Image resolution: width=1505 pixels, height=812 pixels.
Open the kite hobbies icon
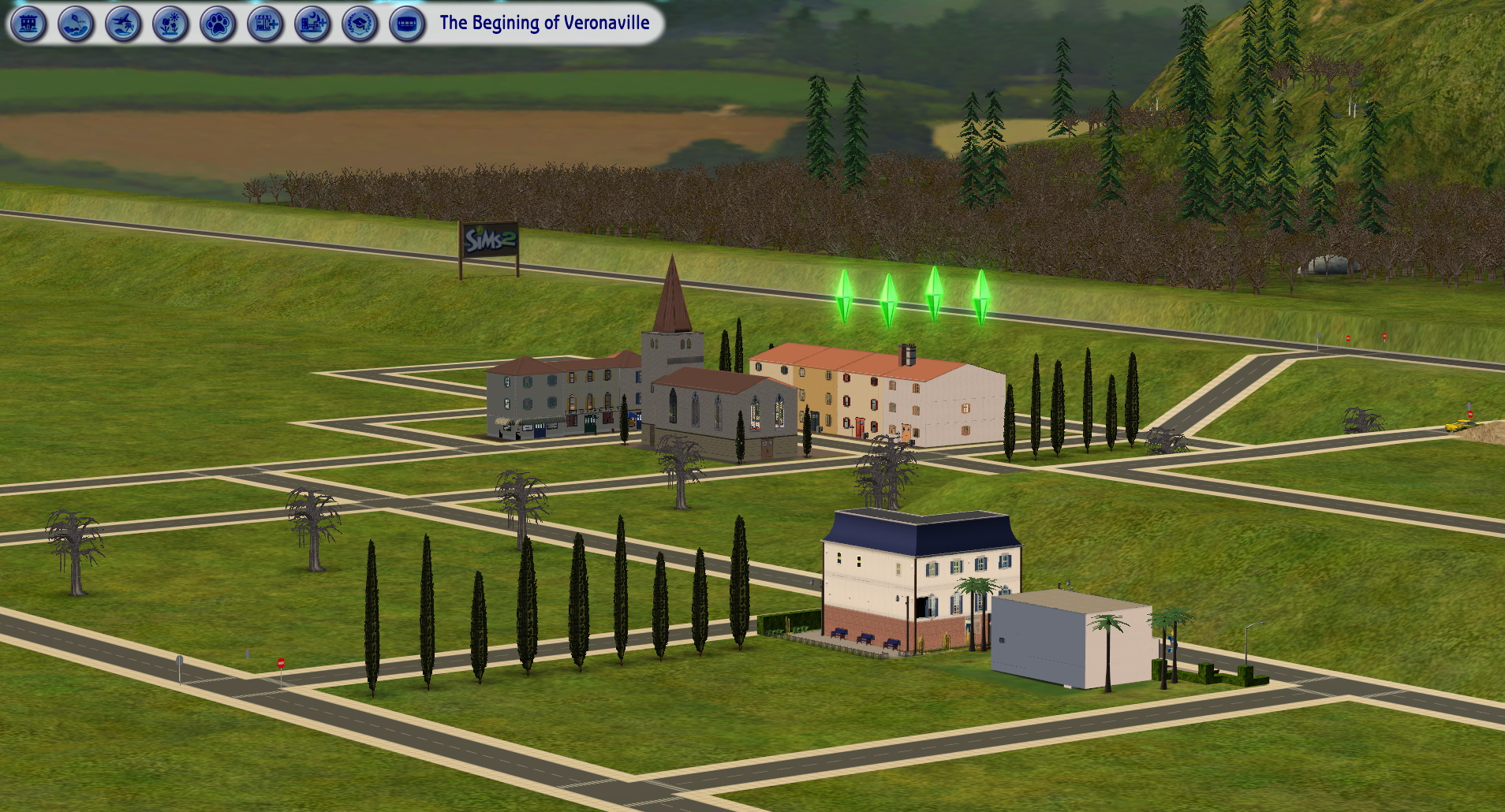tap(76, 24)
